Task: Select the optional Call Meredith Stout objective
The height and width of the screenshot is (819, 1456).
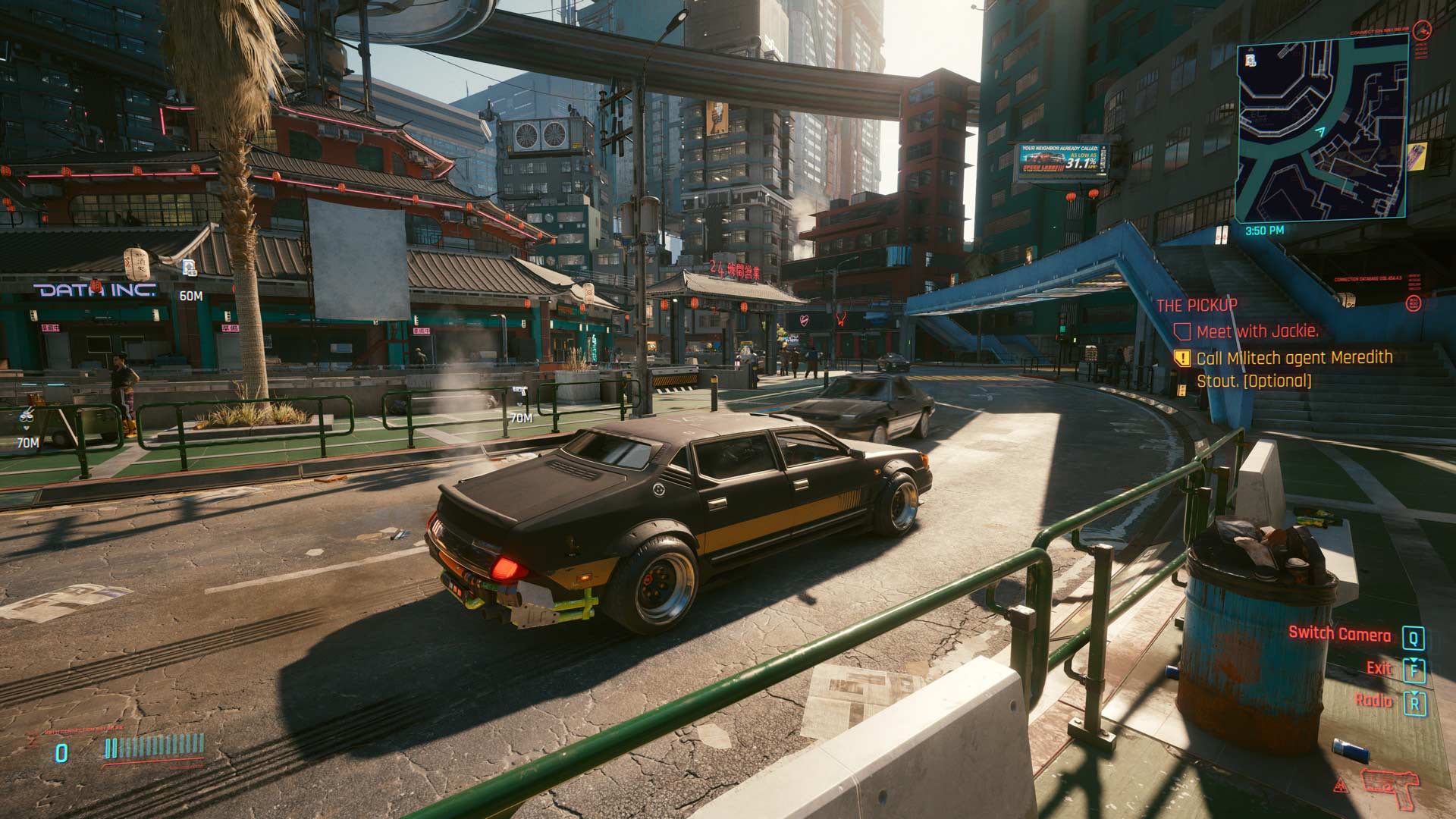Action: (x=1294, y=369)
